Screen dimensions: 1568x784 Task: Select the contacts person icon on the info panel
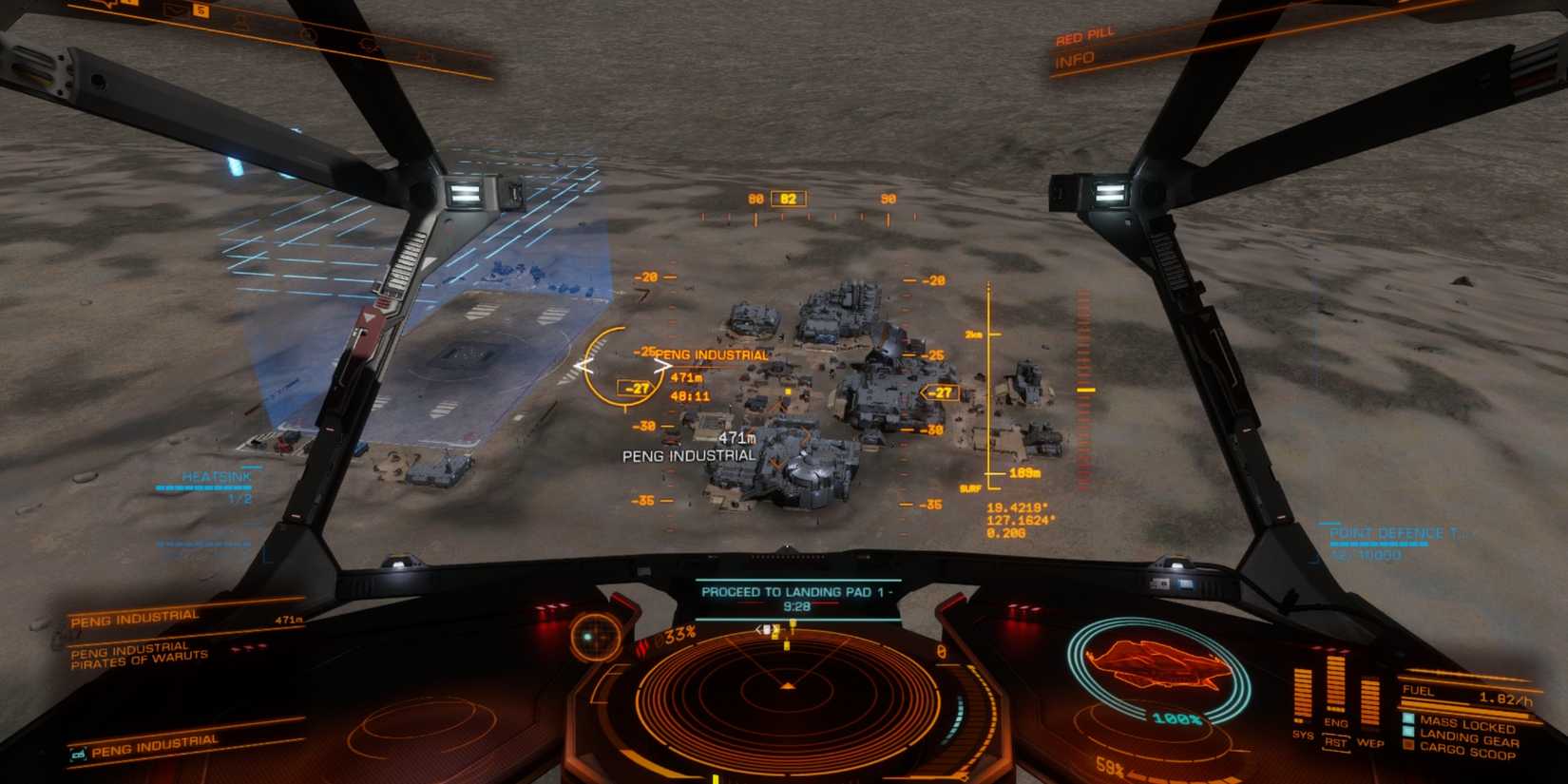pyautogui.click(x=240, y=24)
